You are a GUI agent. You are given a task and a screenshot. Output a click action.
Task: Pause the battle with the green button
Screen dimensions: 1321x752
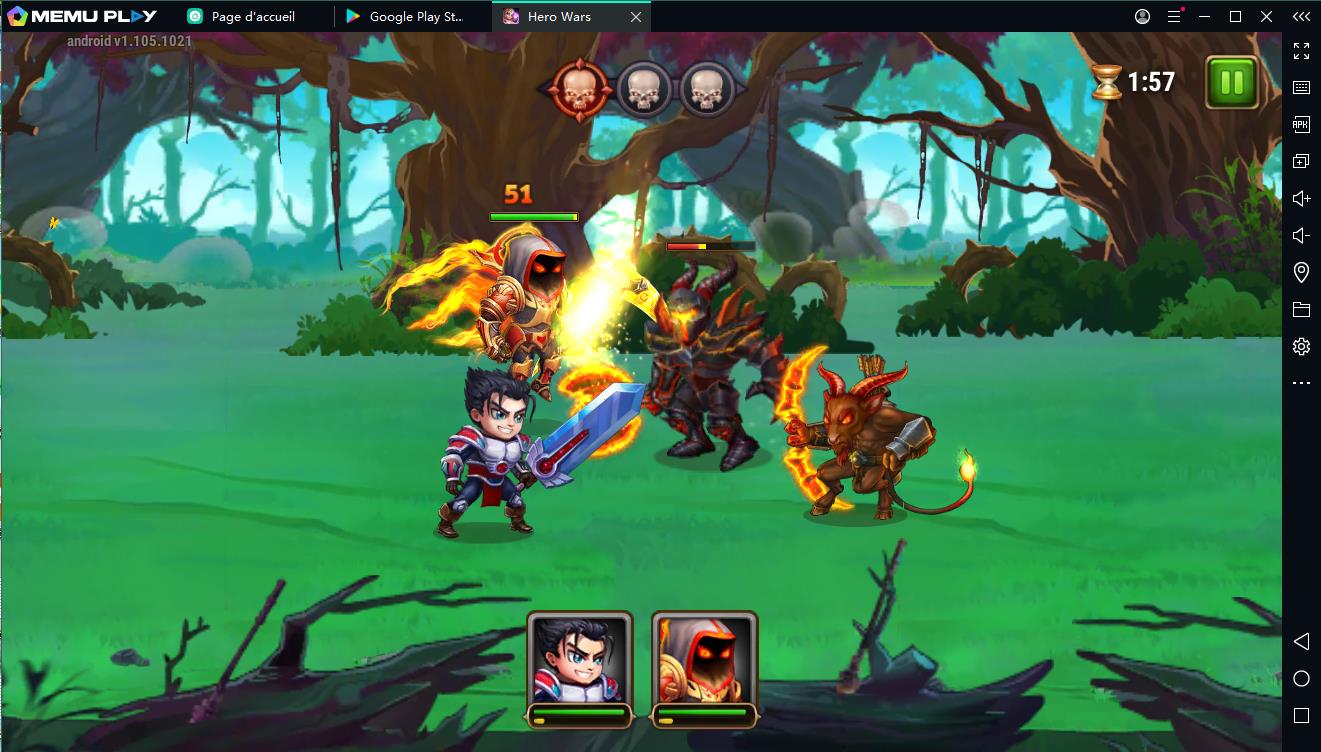tap(1231, 82)
